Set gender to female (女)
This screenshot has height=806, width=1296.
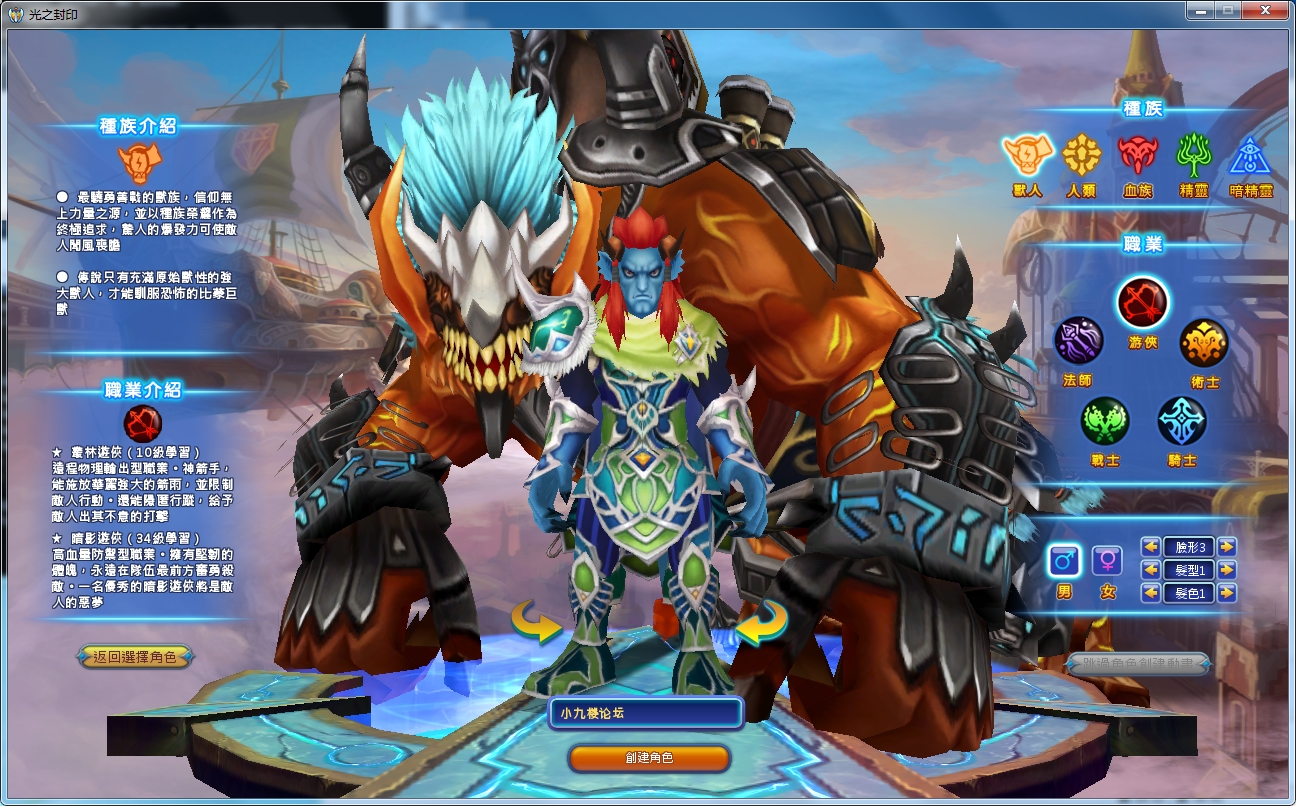1107,561
